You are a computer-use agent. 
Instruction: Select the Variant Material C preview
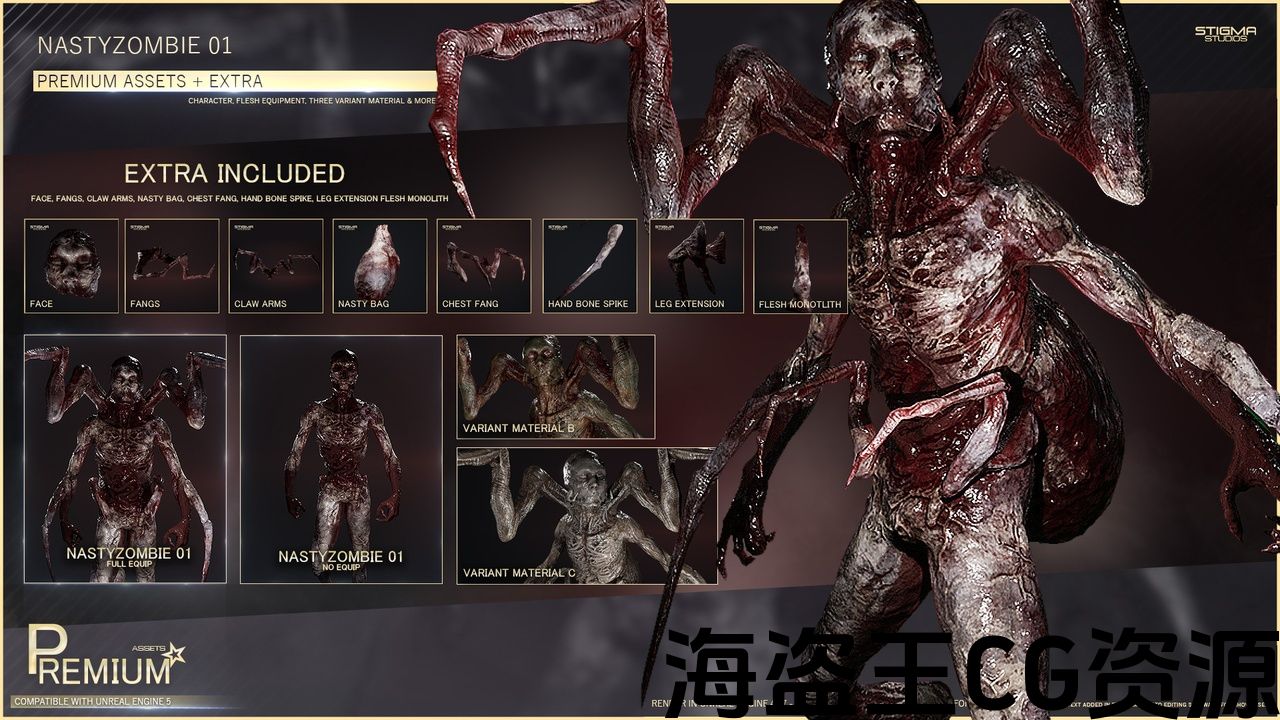pyautogui.click(x=586, y=516)
